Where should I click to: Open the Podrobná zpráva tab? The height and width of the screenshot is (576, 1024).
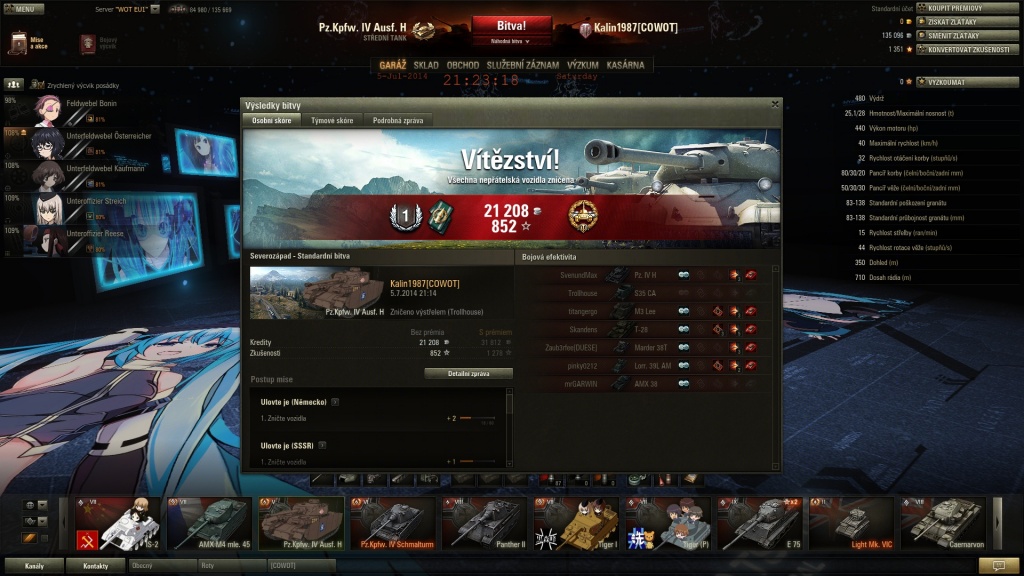coord(398,120)
